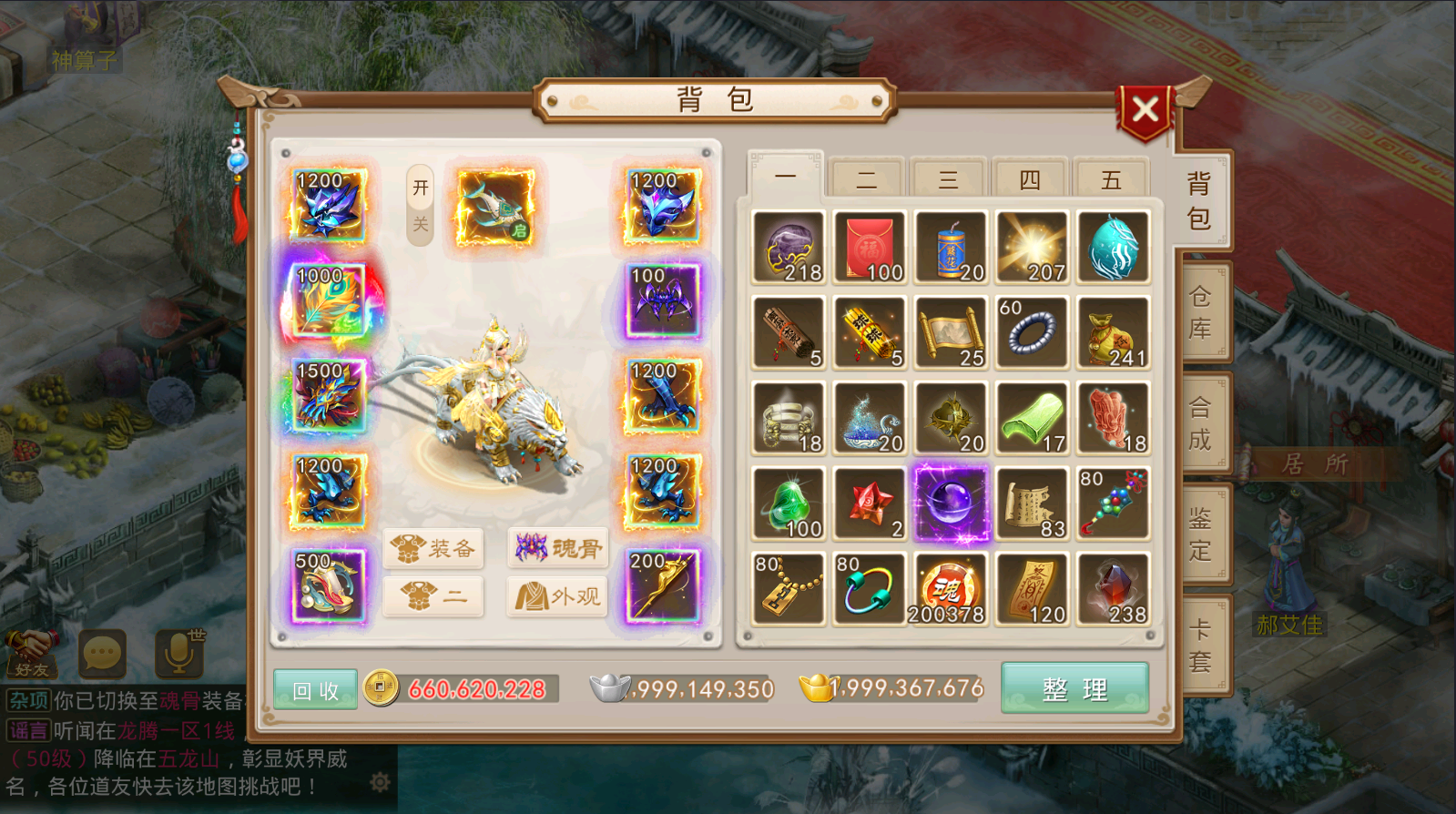Toggle the 开/关 switch
Viewport: 1456px width, 814px height.
[420, 205]
